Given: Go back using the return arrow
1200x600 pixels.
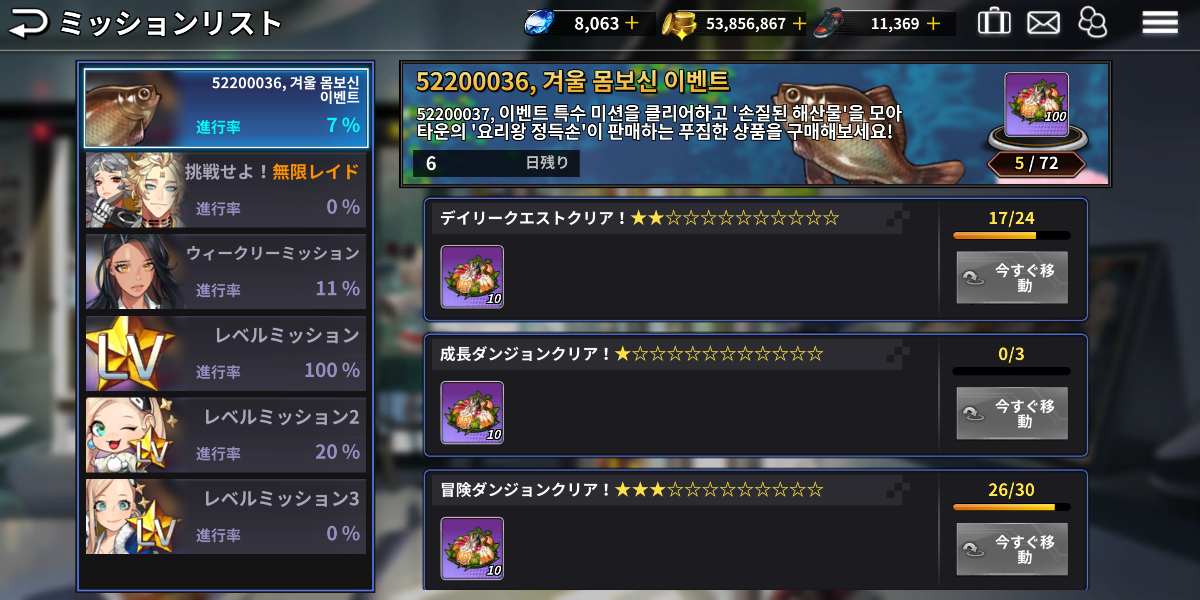Looking at the screenshot, I should click(x=28, y=22).
